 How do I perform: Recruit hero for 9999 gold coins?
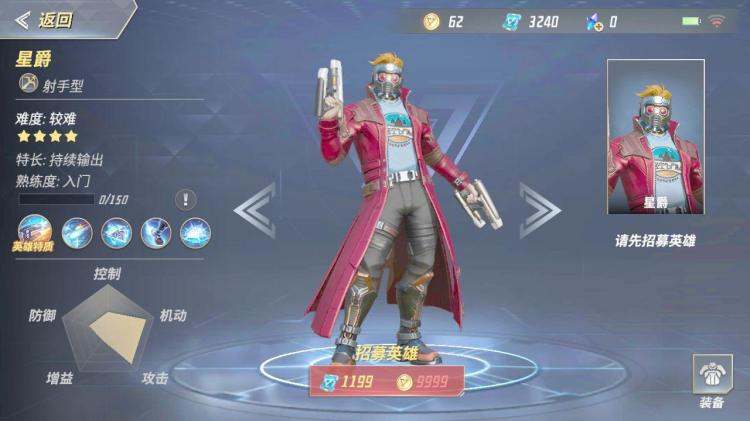pos(427,380)
